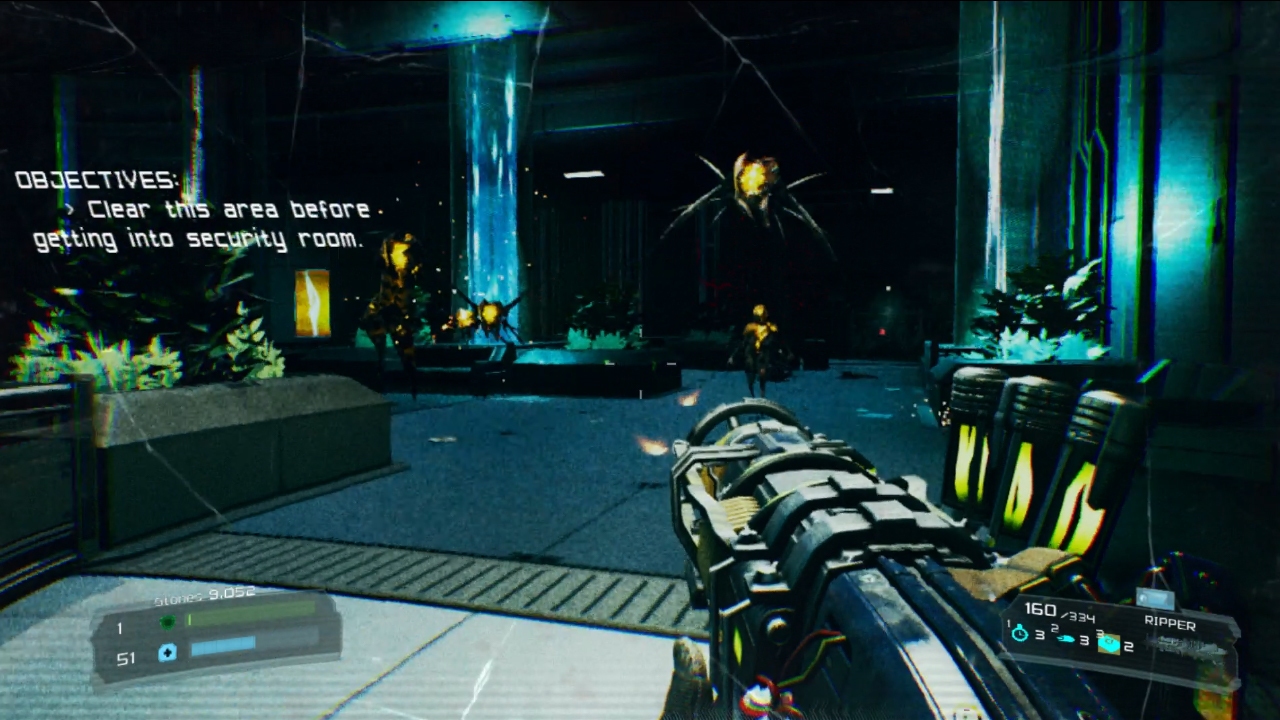Click the green health cross icon

click(x=167, y=622)
